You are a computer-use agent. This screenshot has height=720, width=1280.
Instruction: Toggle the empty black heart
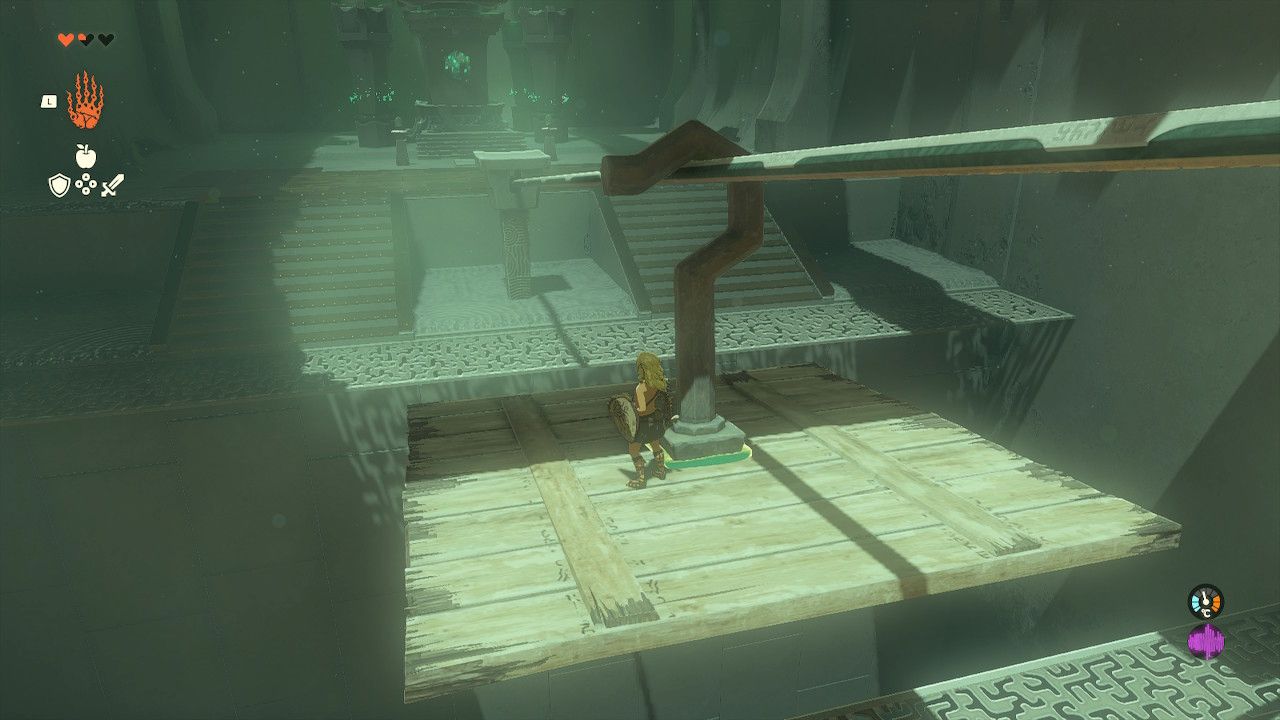(104, 38)
